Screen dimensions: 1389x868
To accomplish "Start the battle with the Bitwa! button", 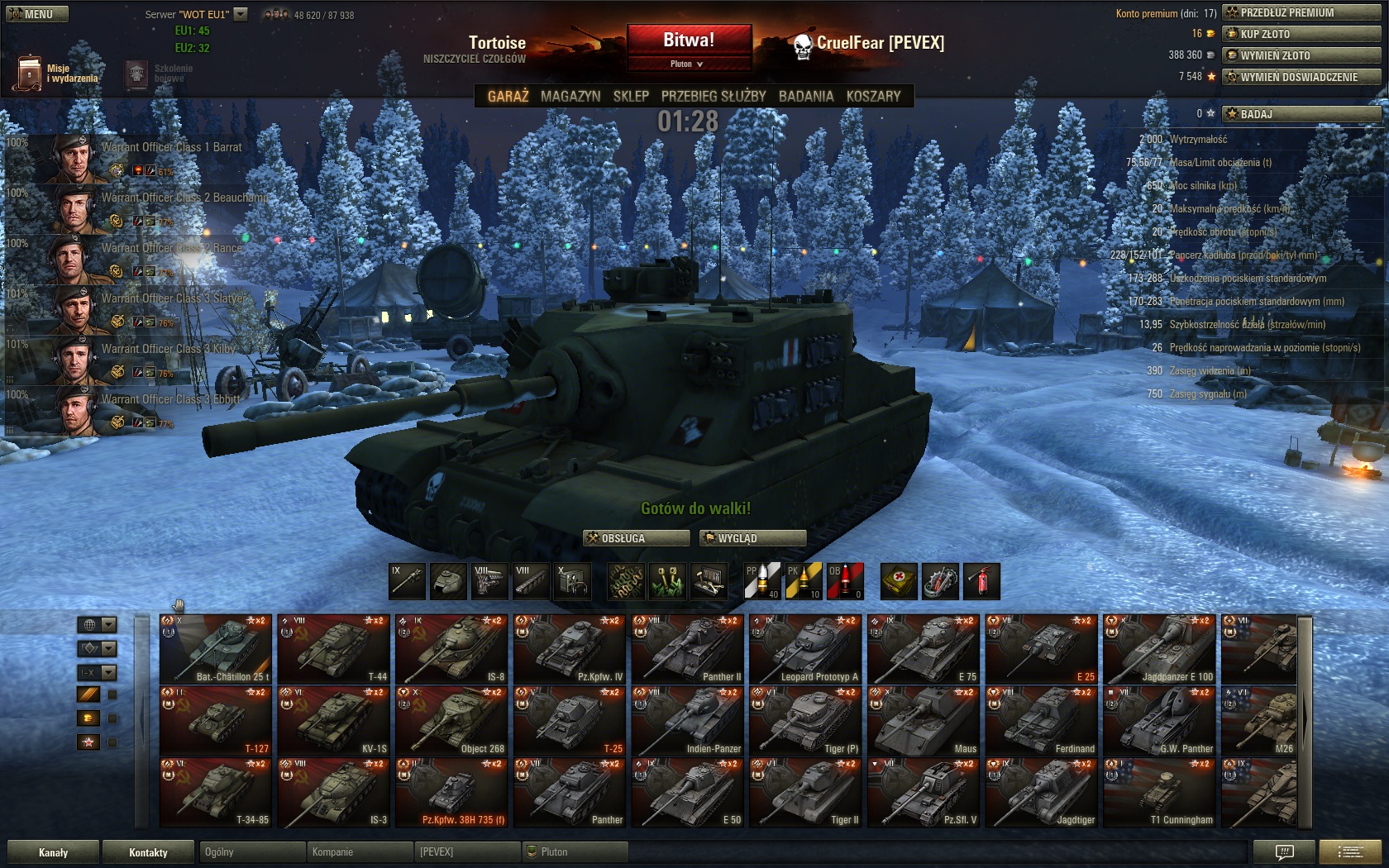I will [x=689, y=40].
